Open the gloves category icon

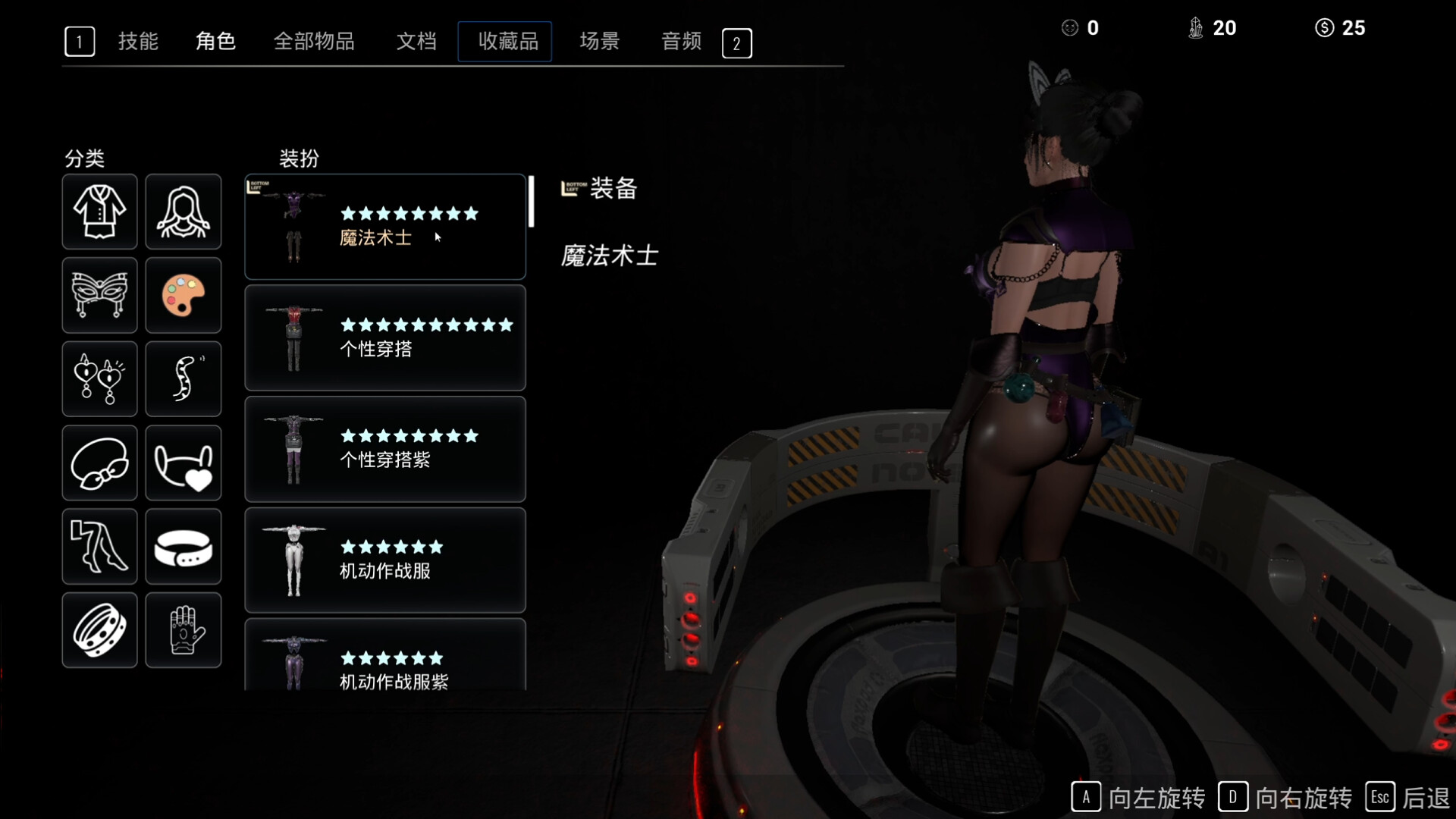pyautogui.click(x=184, y=630)
